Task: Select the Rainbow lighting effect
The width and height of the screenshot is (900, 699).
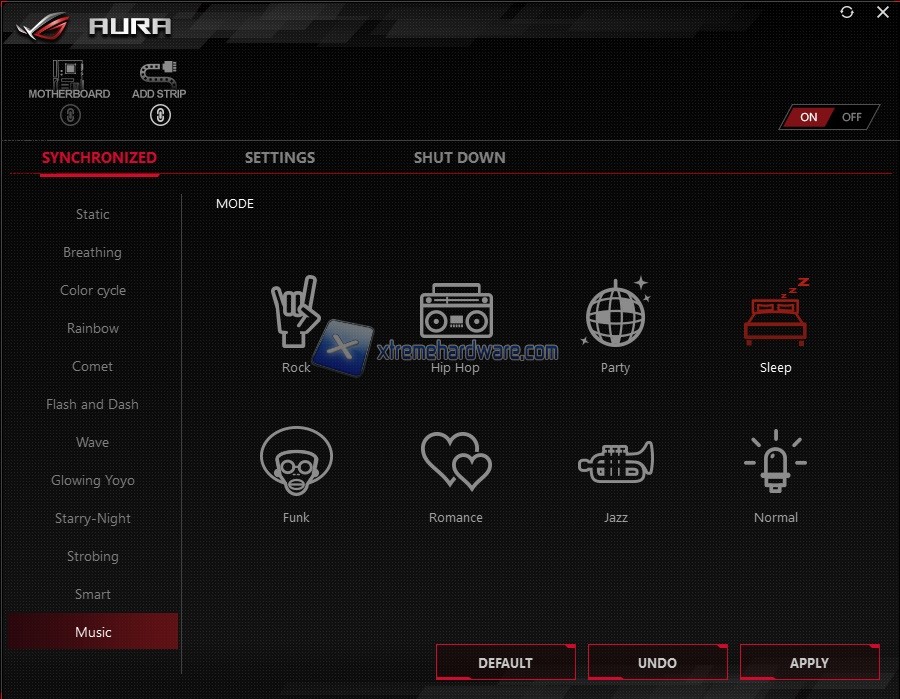Action: coord(93,328)
